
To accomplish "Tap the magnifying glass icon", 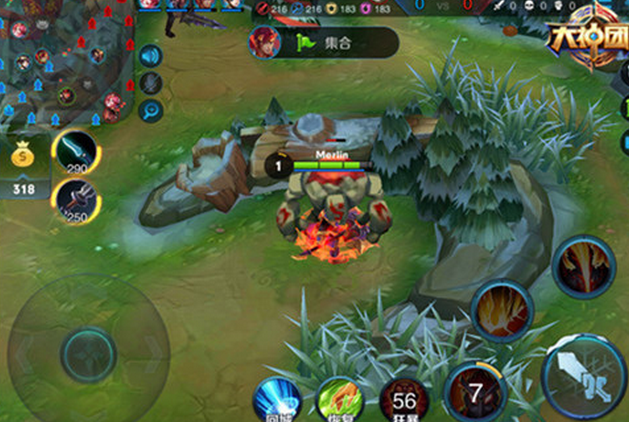I will (x=151, y=111).
